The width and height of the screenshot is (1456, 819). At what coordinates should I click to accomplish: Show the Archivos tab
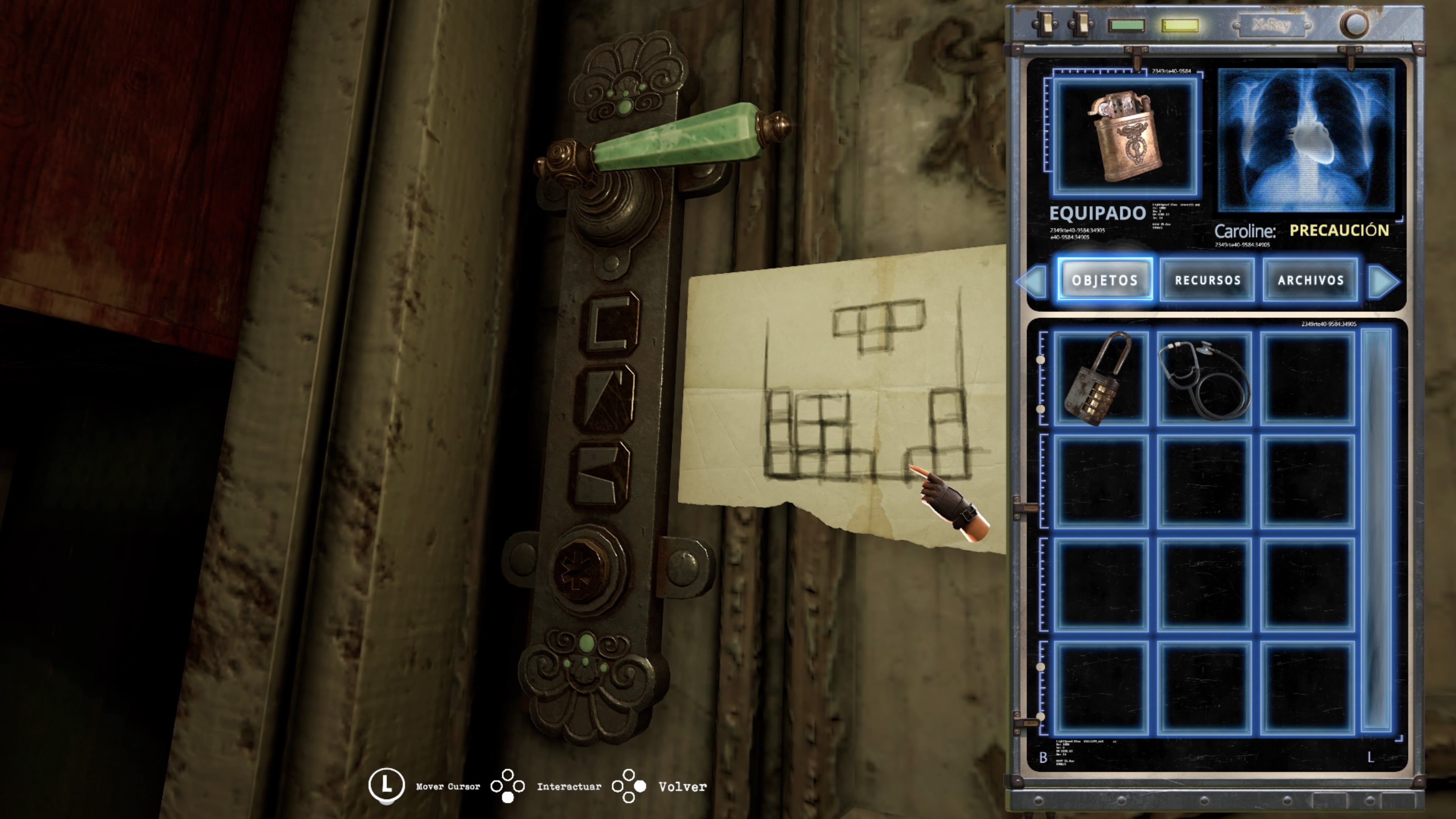1310,280
